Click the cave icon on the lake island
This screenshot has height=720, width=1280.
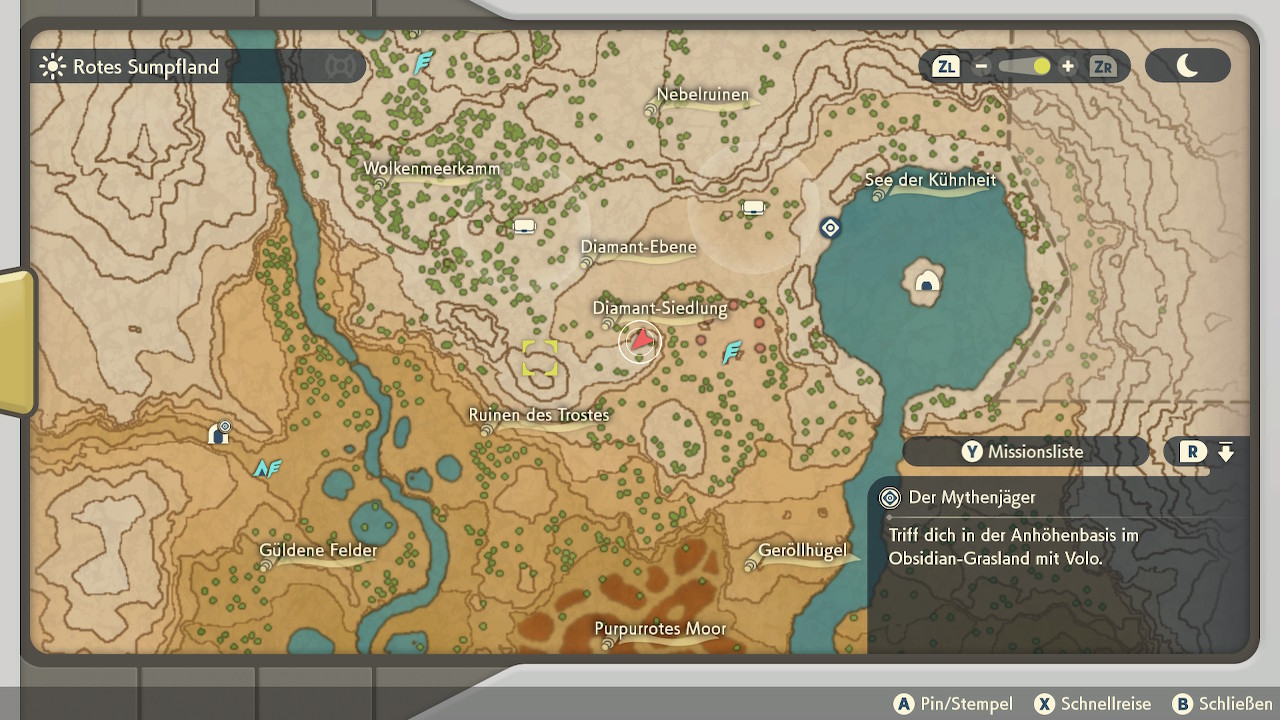(x=928, y=281)
